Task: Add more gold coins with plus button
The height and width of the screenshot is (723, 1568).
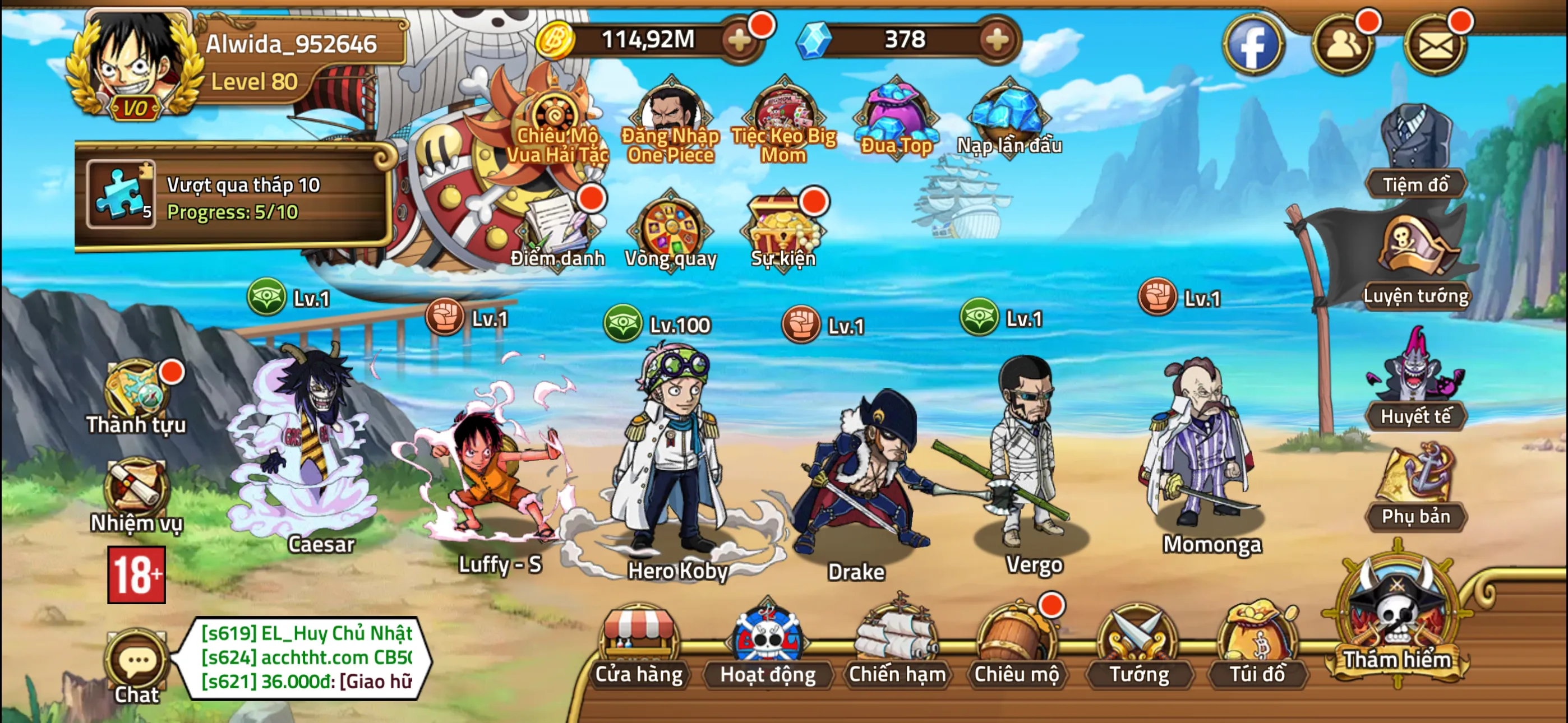Action: (740, 40)
